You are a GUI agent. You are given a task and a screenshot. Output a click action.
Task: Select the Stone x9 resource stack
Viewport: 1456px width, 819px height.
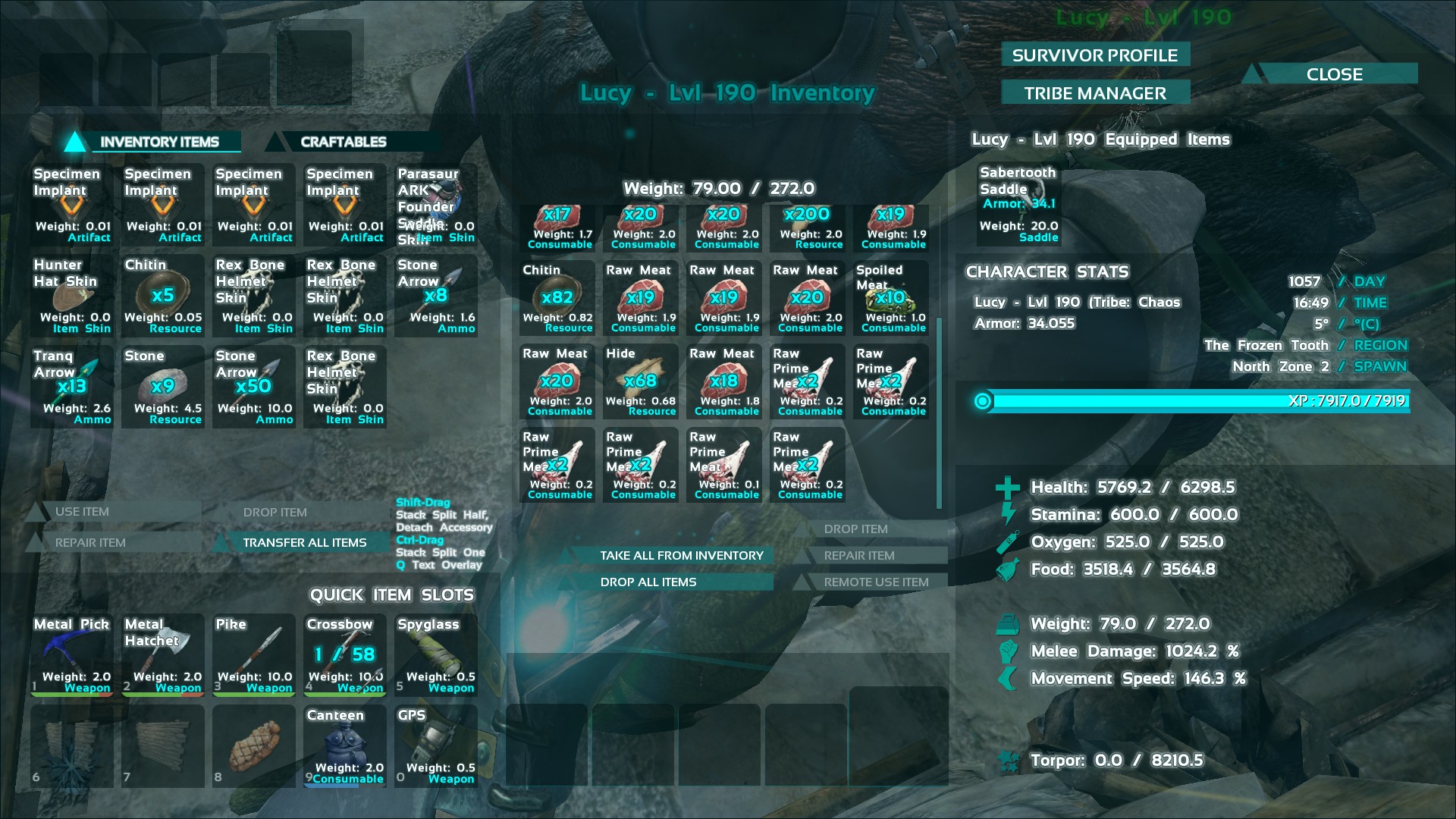[x=163, y=387]
